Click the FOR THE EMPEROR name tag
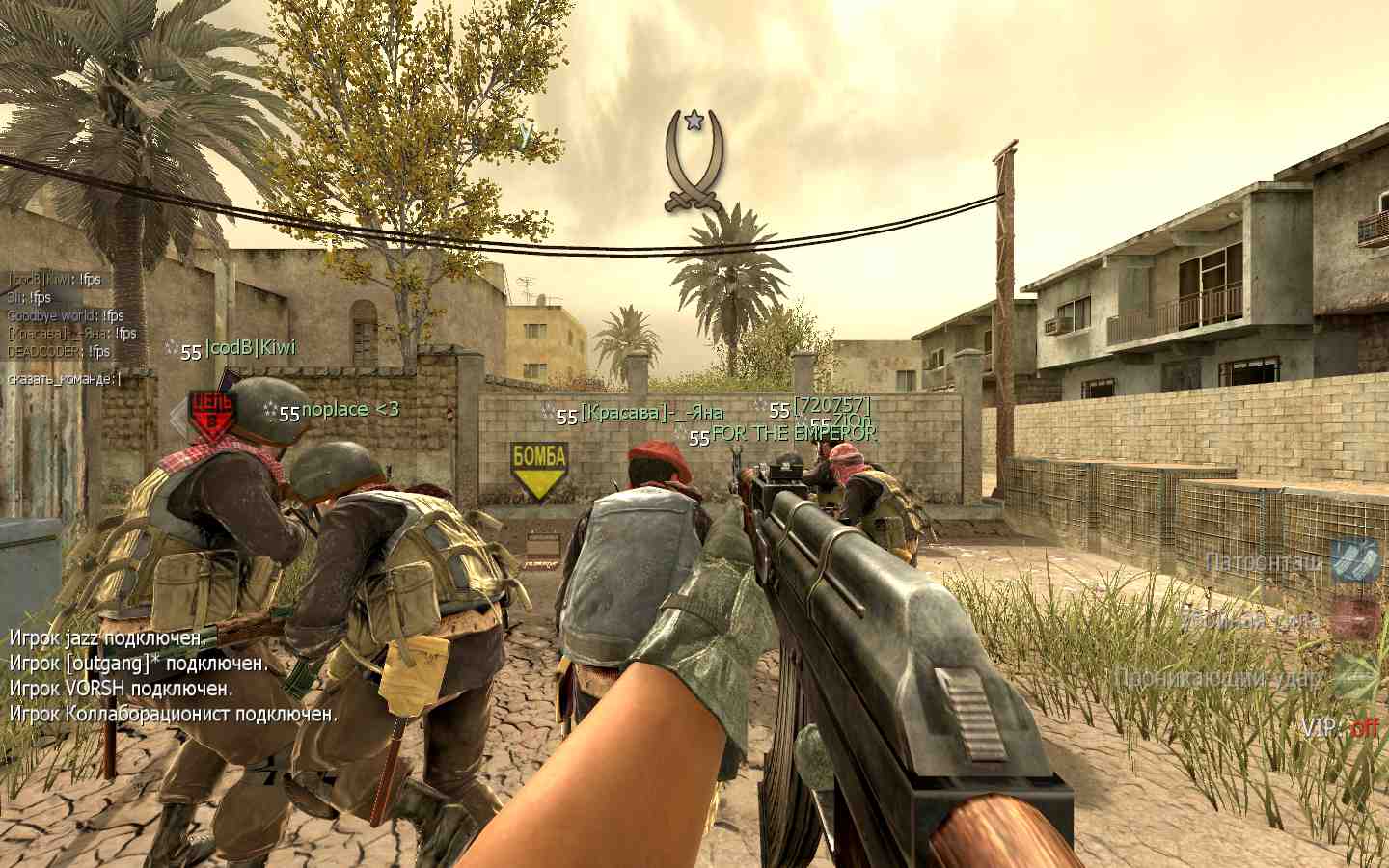The width and height of the screenshot is (1389, 868). [x=793, y=434]
